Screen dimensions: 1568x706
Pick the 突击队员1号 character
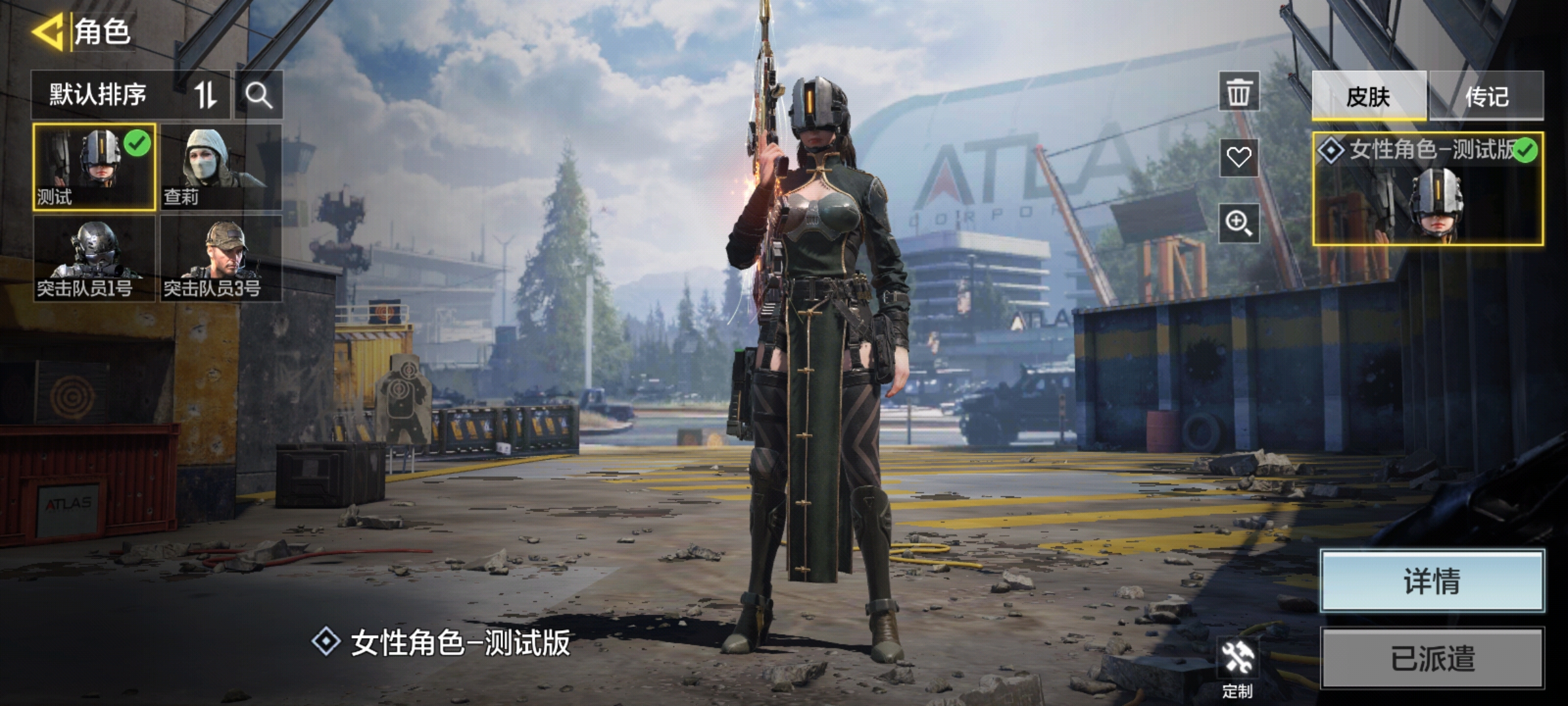tap(94, 258)
